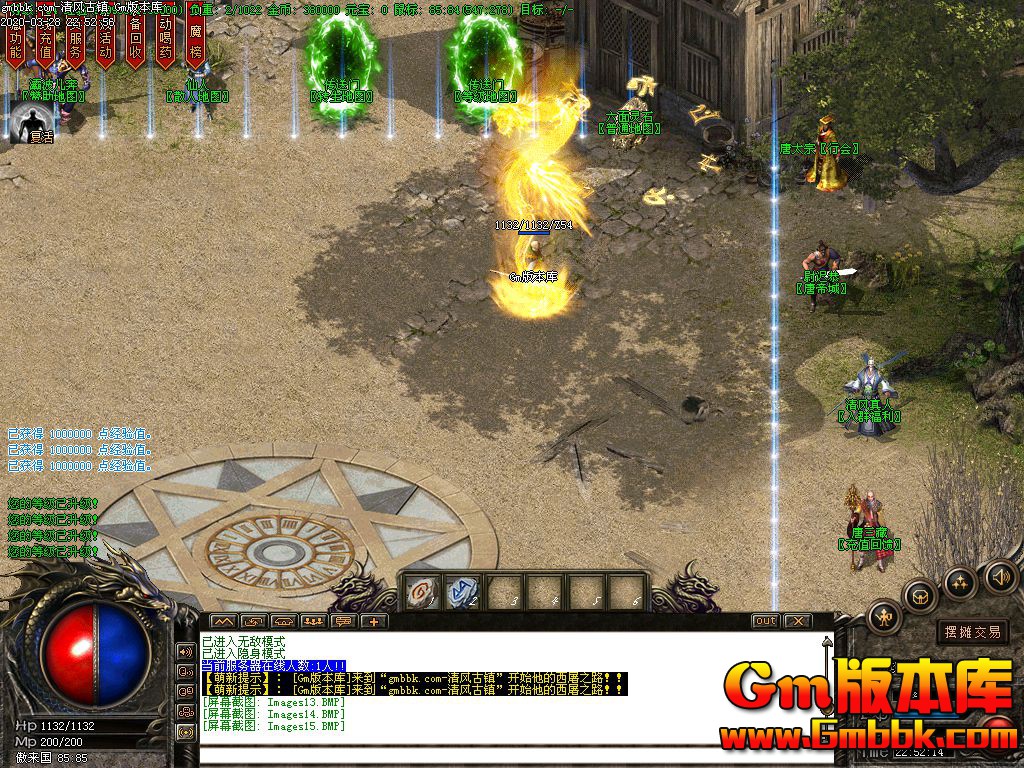The height and width of the screenshot is (768, 1024).
Task: Open the character figure round button
Action: [885, 616]
